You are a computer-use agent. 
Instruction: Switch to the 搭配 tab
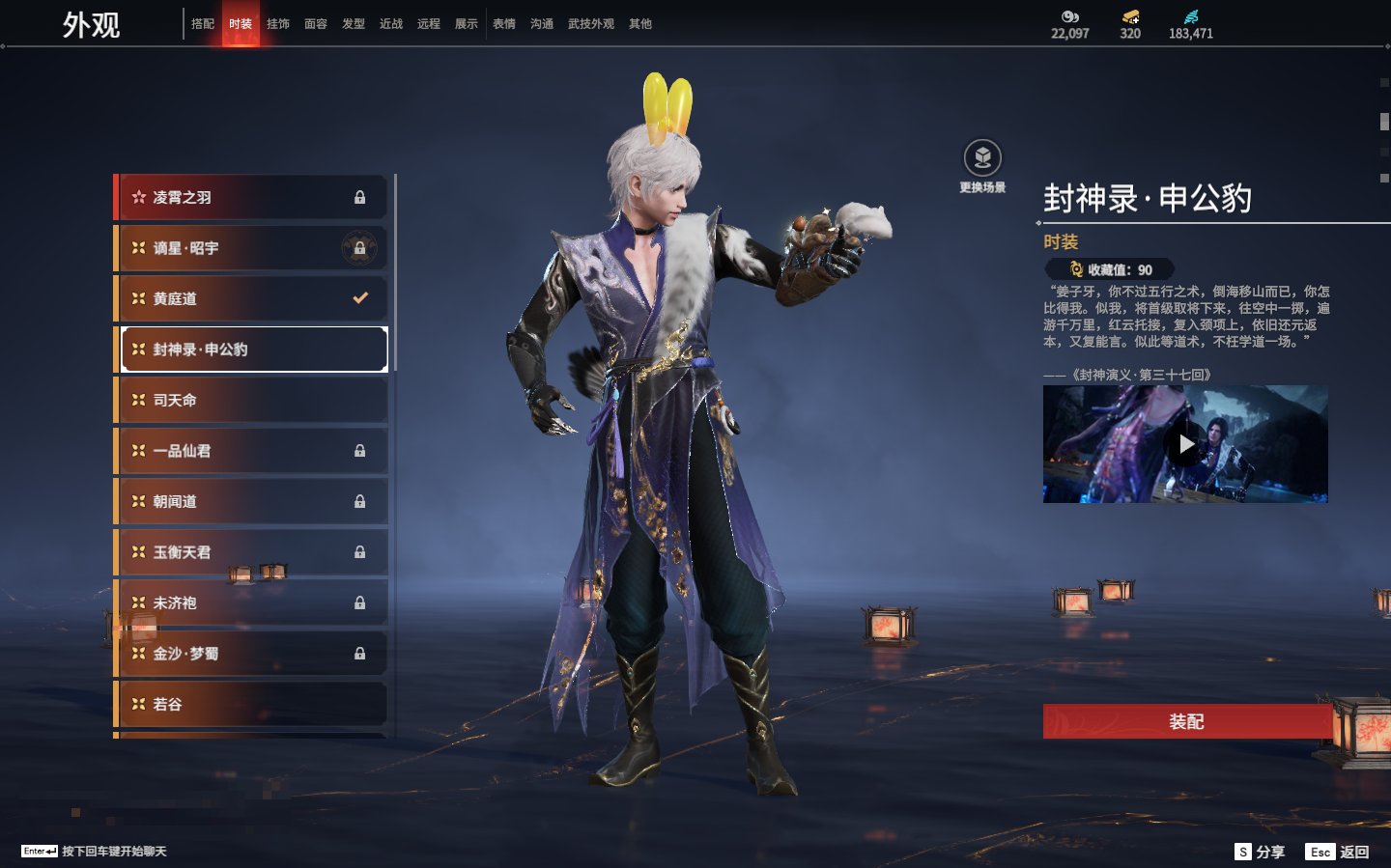point(203,24)
